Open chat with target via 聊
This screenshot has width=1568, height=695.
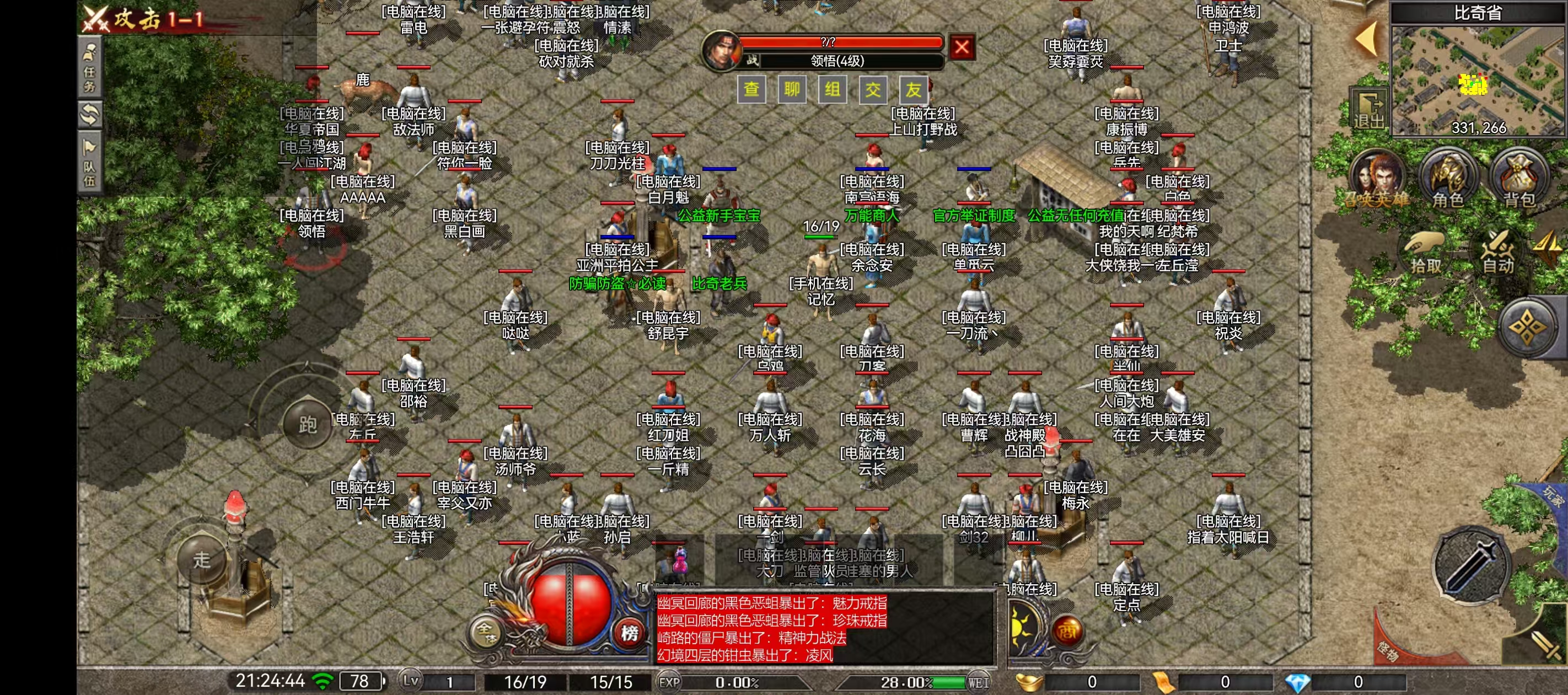click(x=792, y=90)
